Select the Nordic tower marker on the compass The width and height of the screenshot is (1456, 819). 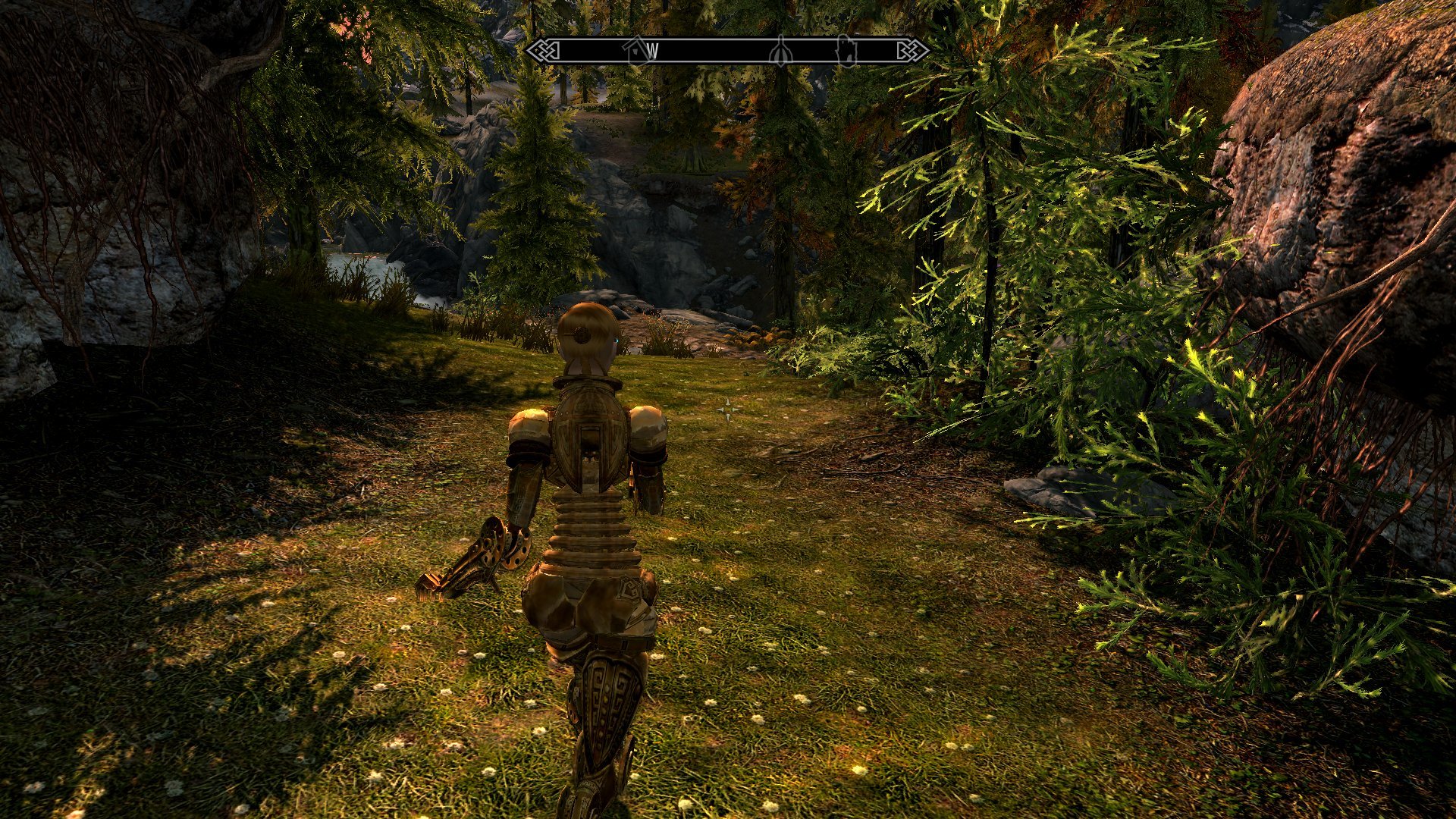click(x=780, y=52)
